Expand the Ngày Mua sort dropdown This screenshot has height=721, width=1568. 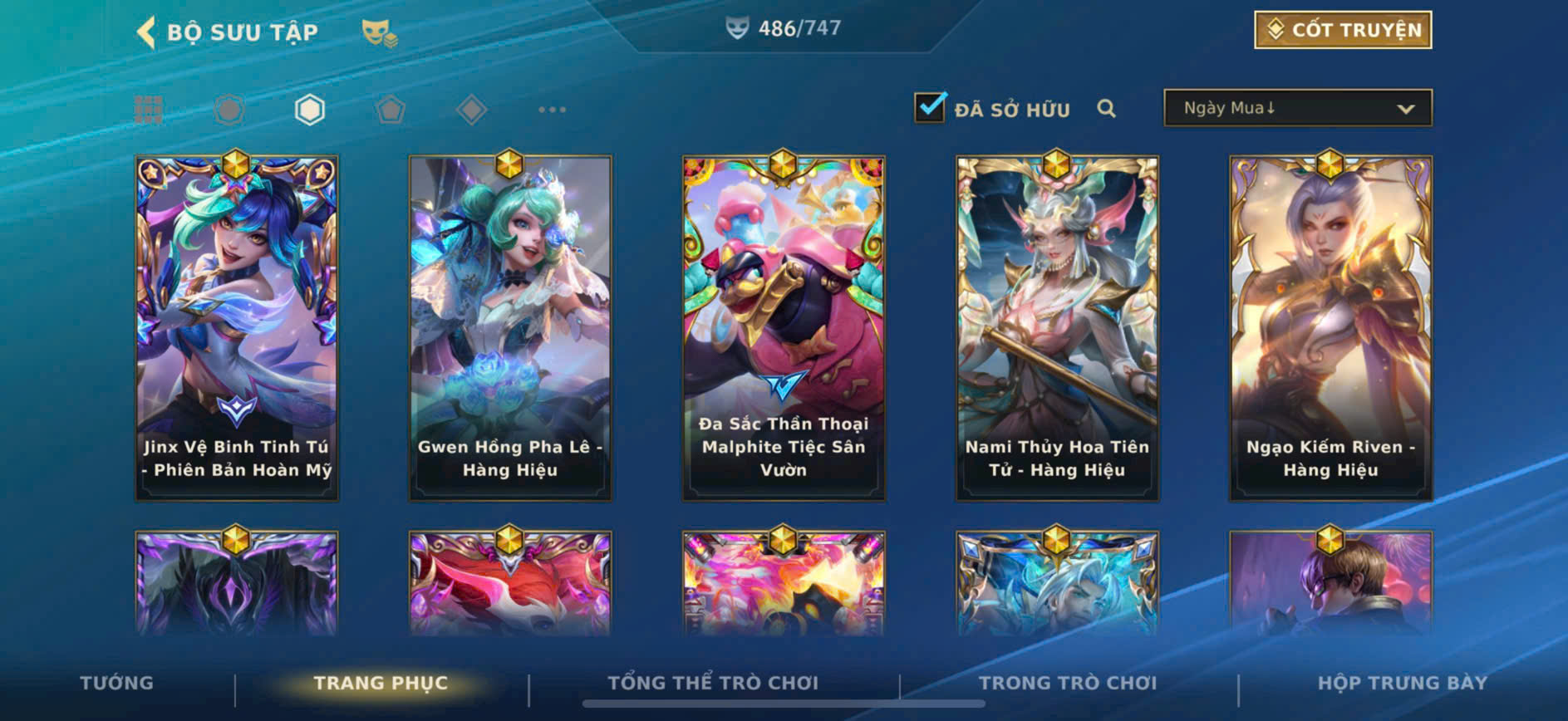click(x=1297, y=109)
